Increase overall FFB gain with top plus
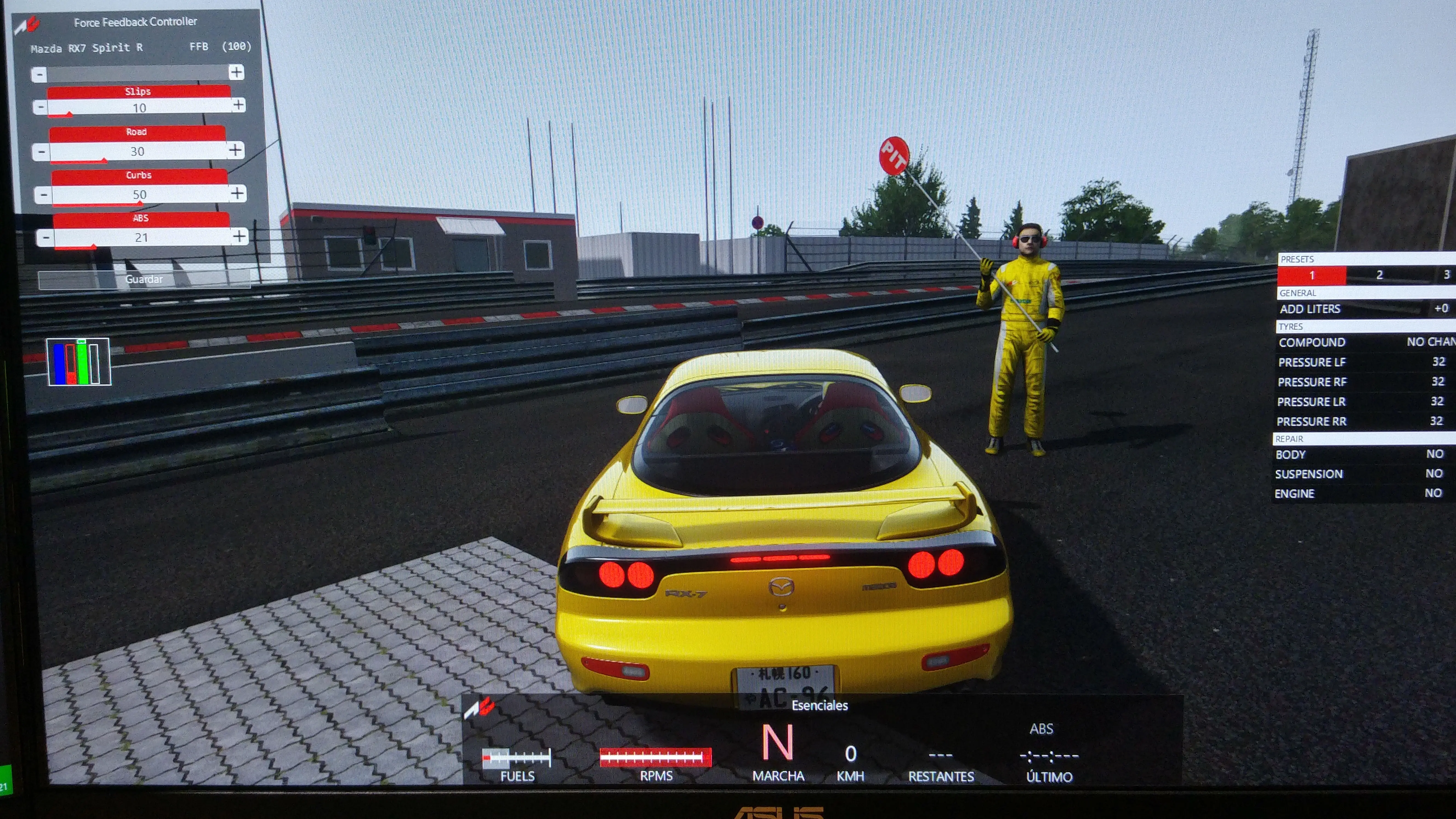Image resolution: width=1456 pixels, height=819 pixels. [236, 72]
